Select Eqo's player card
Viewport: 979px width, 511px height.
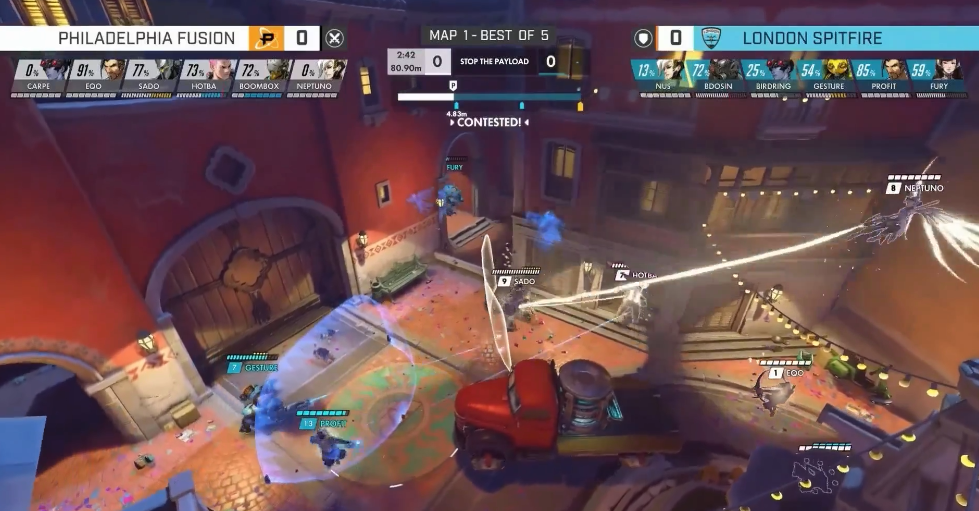click(95, 75)
